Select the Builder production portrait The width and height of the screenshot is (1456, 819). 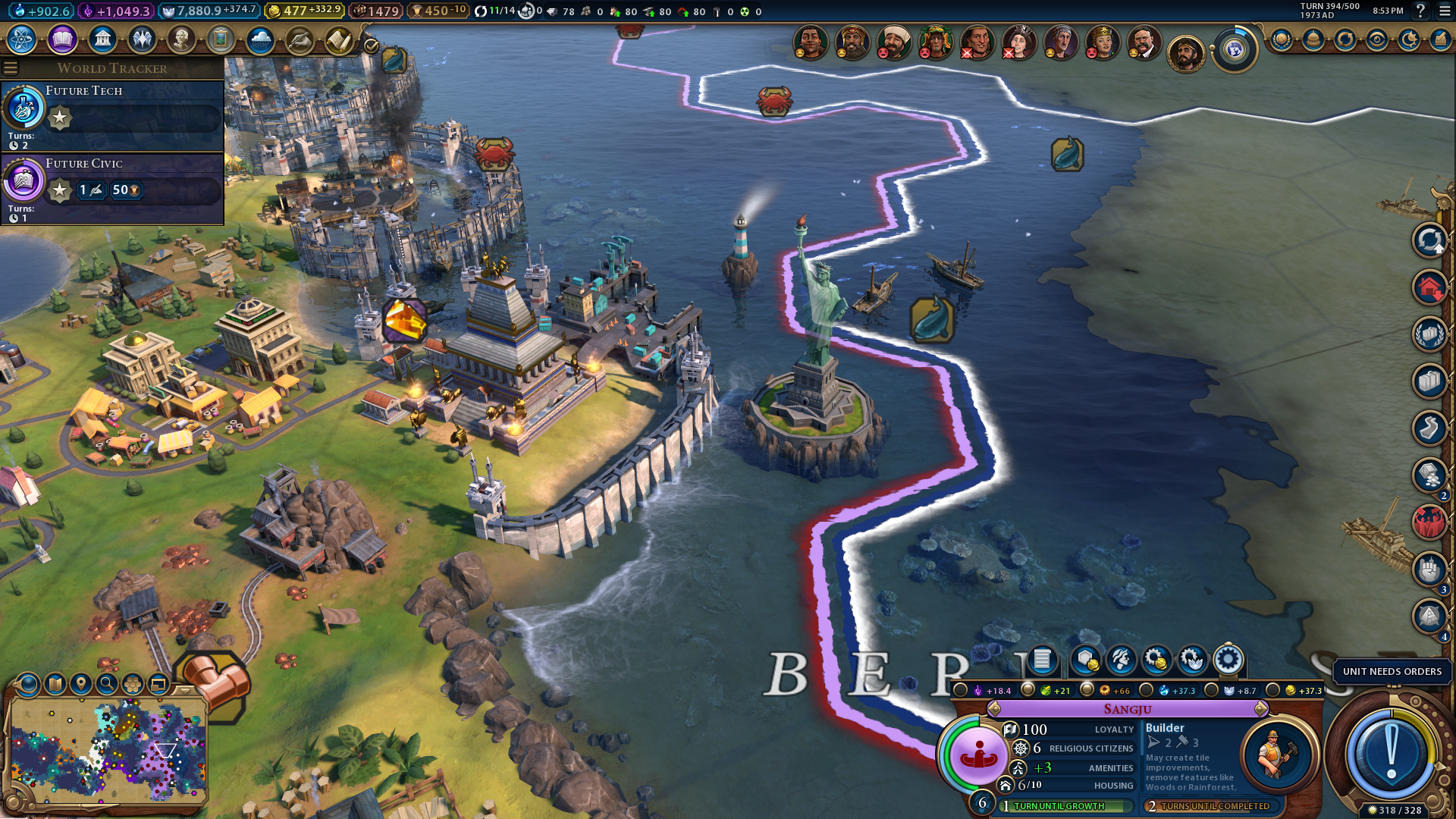pos(1277,755)
